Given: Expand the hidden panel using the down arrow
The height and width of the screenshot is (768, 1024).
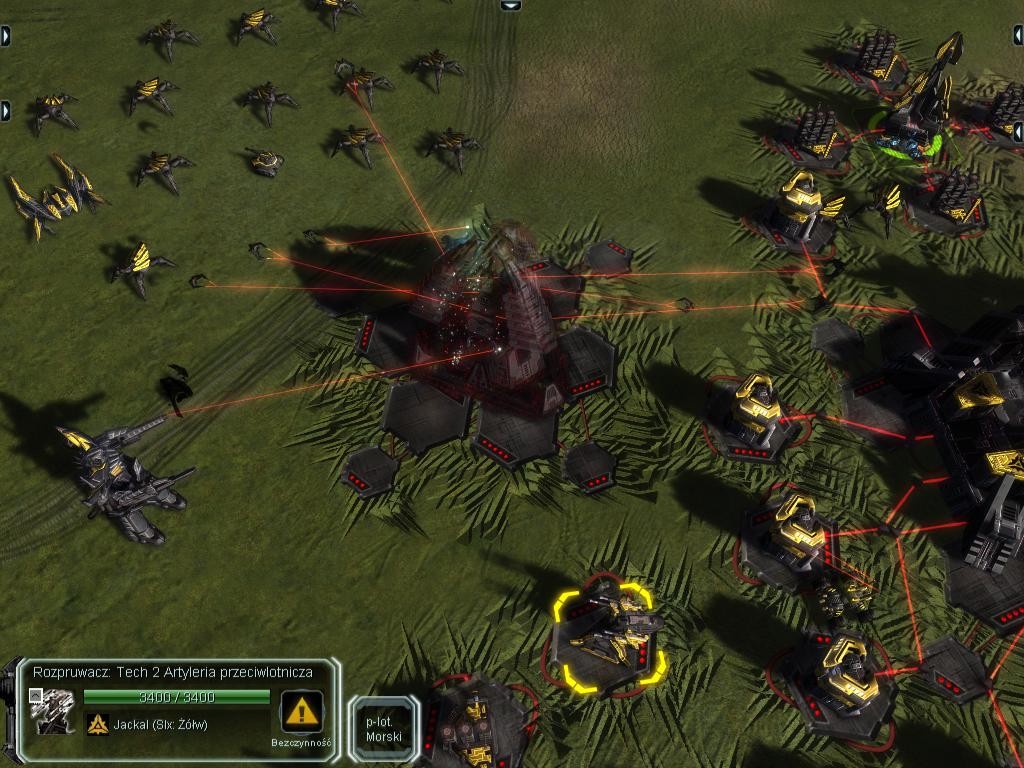Looking at the screenshot, I should pyautogui.click(x=511, y=5).
